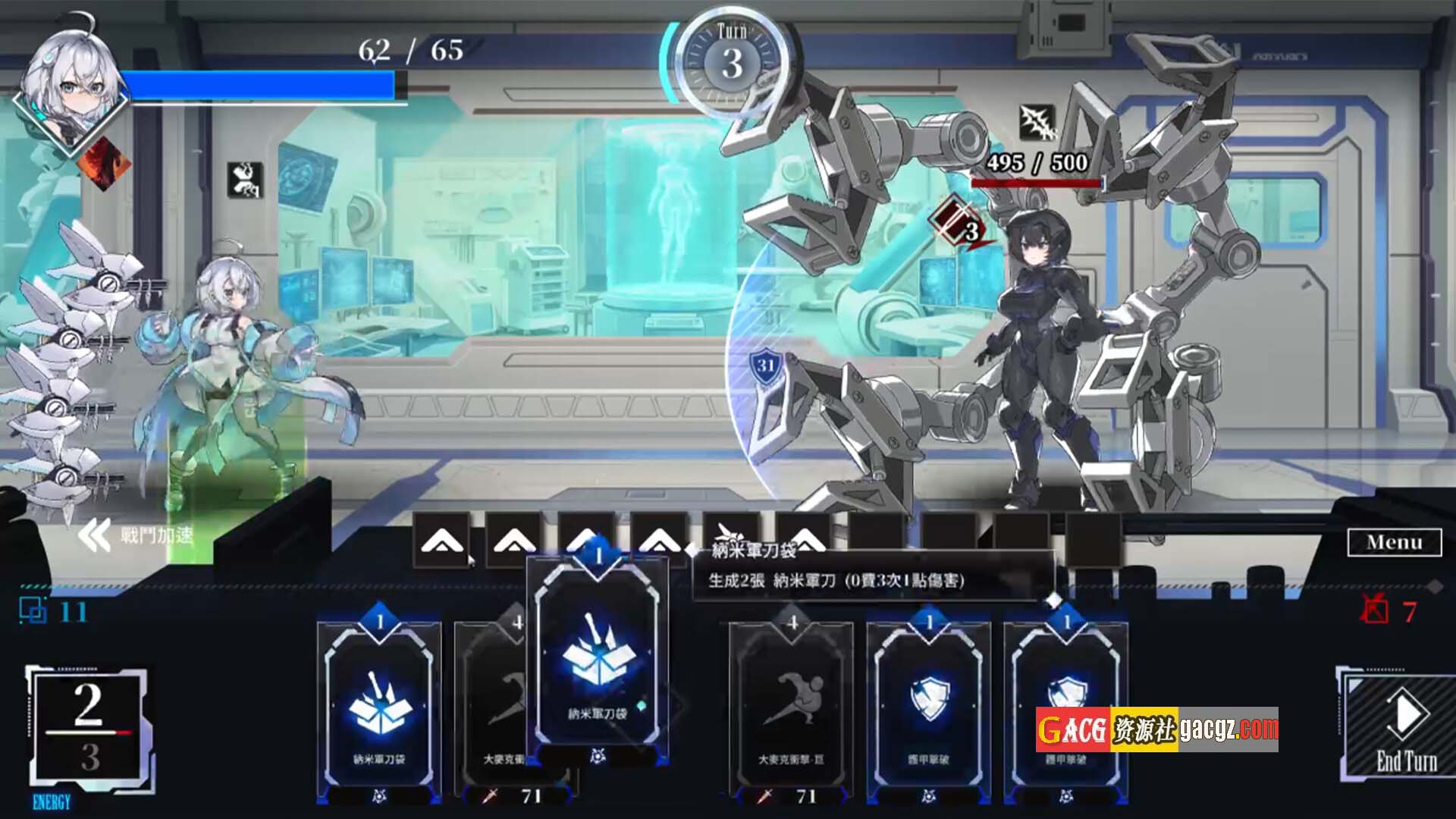Inspect the enemy's spiked status icon
Screen dimensions: 1456x819
point(1037,123)
